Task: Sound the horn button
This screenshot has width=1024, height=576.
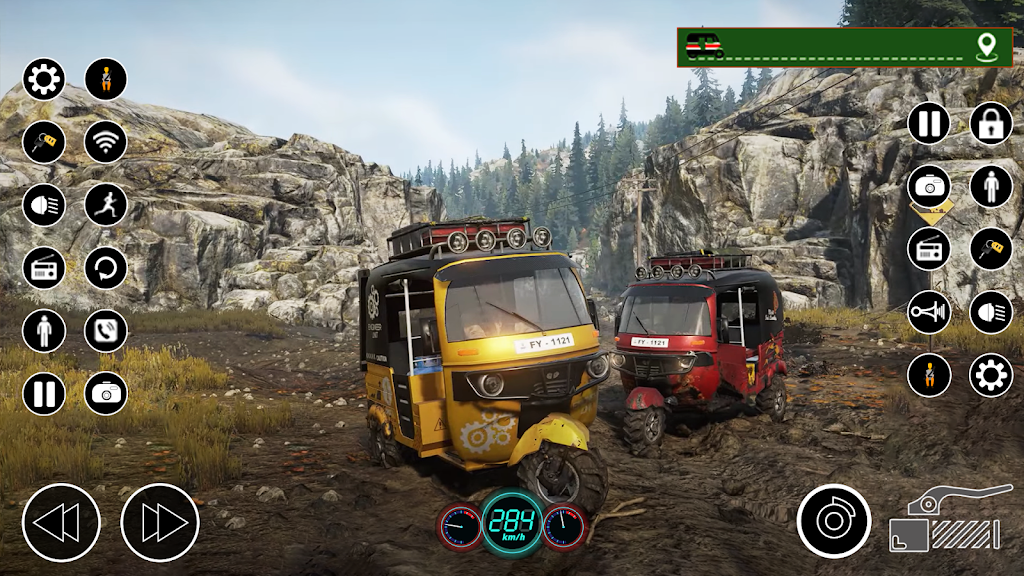Action: tap(928, 312)
